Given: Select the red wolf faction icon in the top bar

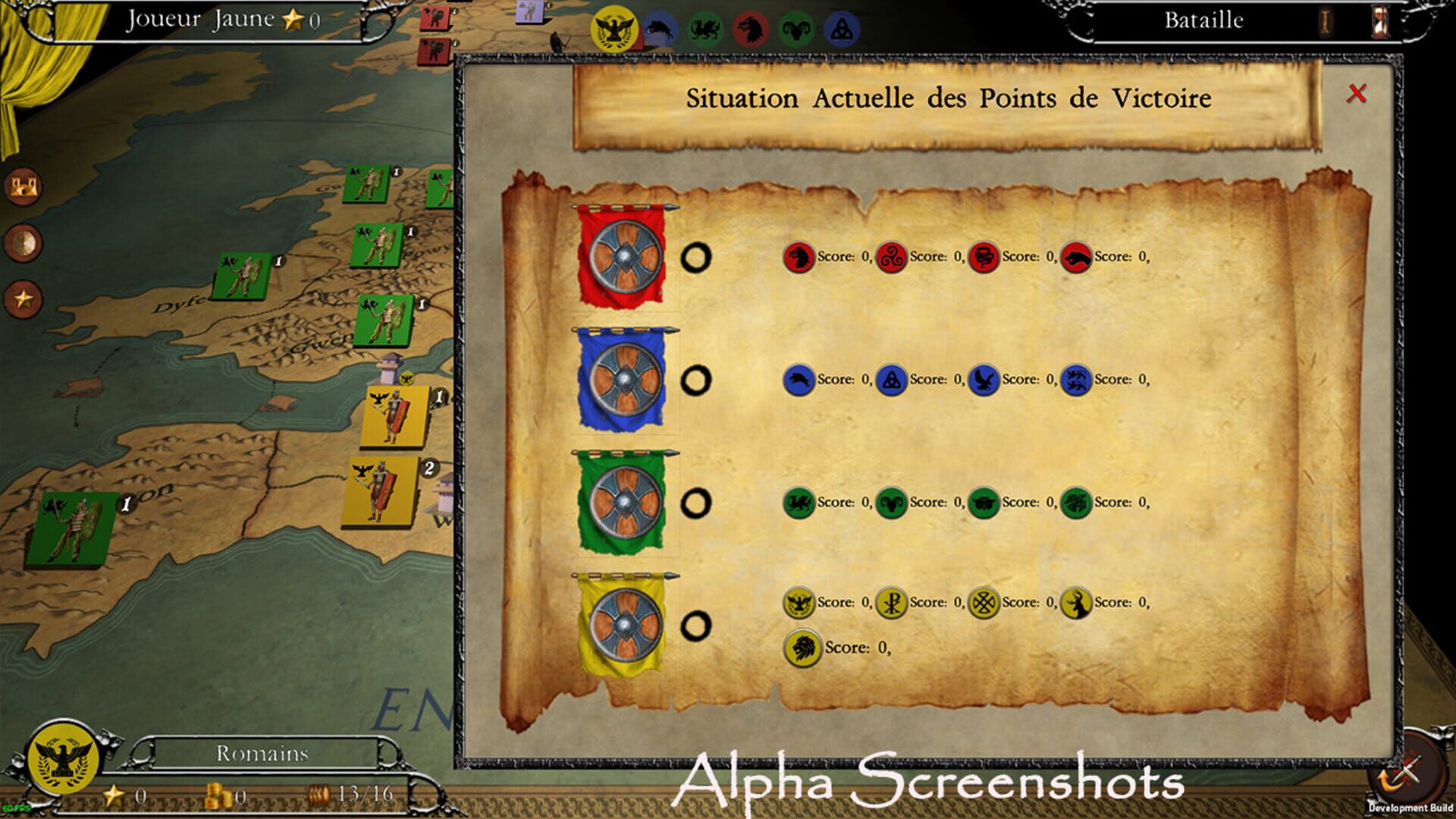Looking at the screenshot, I should click(751, 29).
